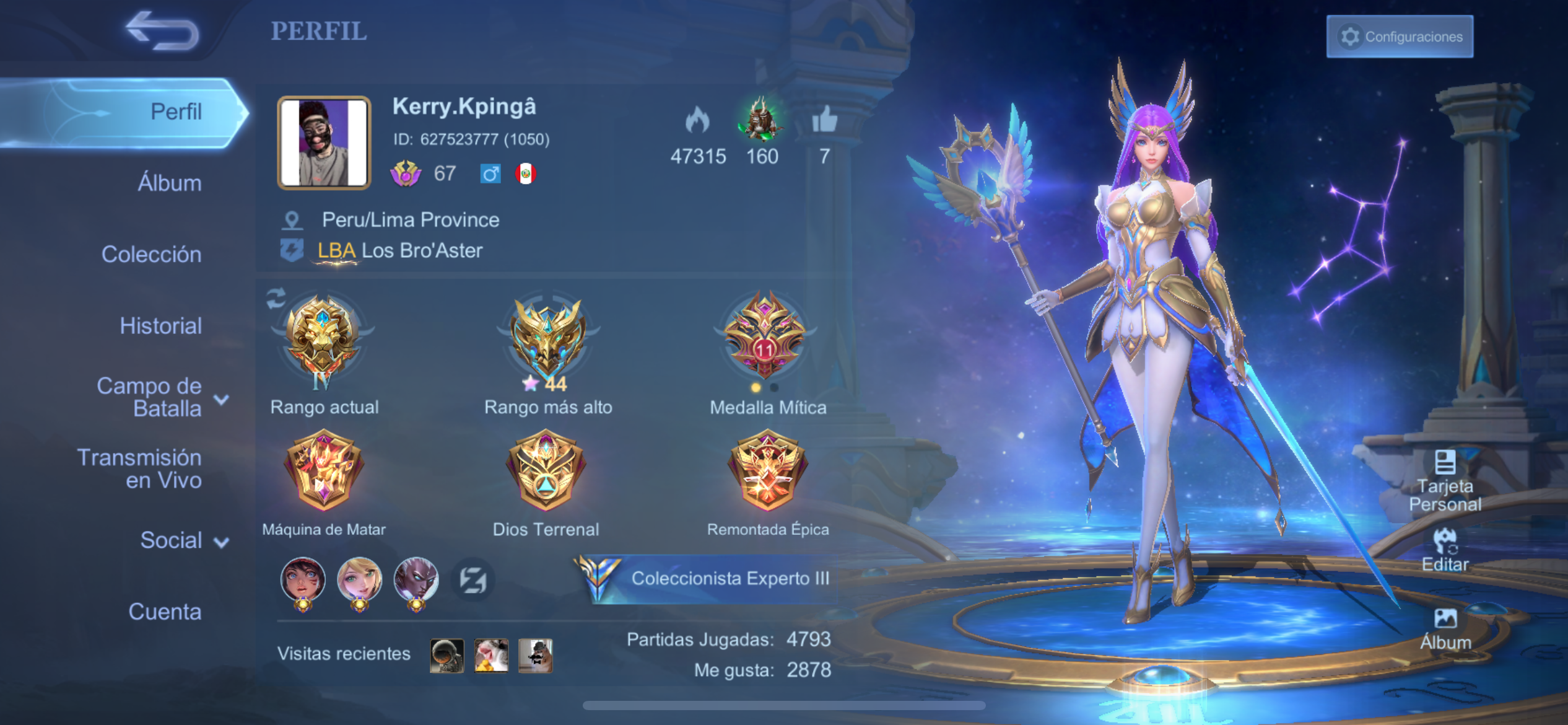The height and width of the screenshot is (725, 1568).
Task: Select the Remontada Épica medal
Action: click(x=767, y=470)
